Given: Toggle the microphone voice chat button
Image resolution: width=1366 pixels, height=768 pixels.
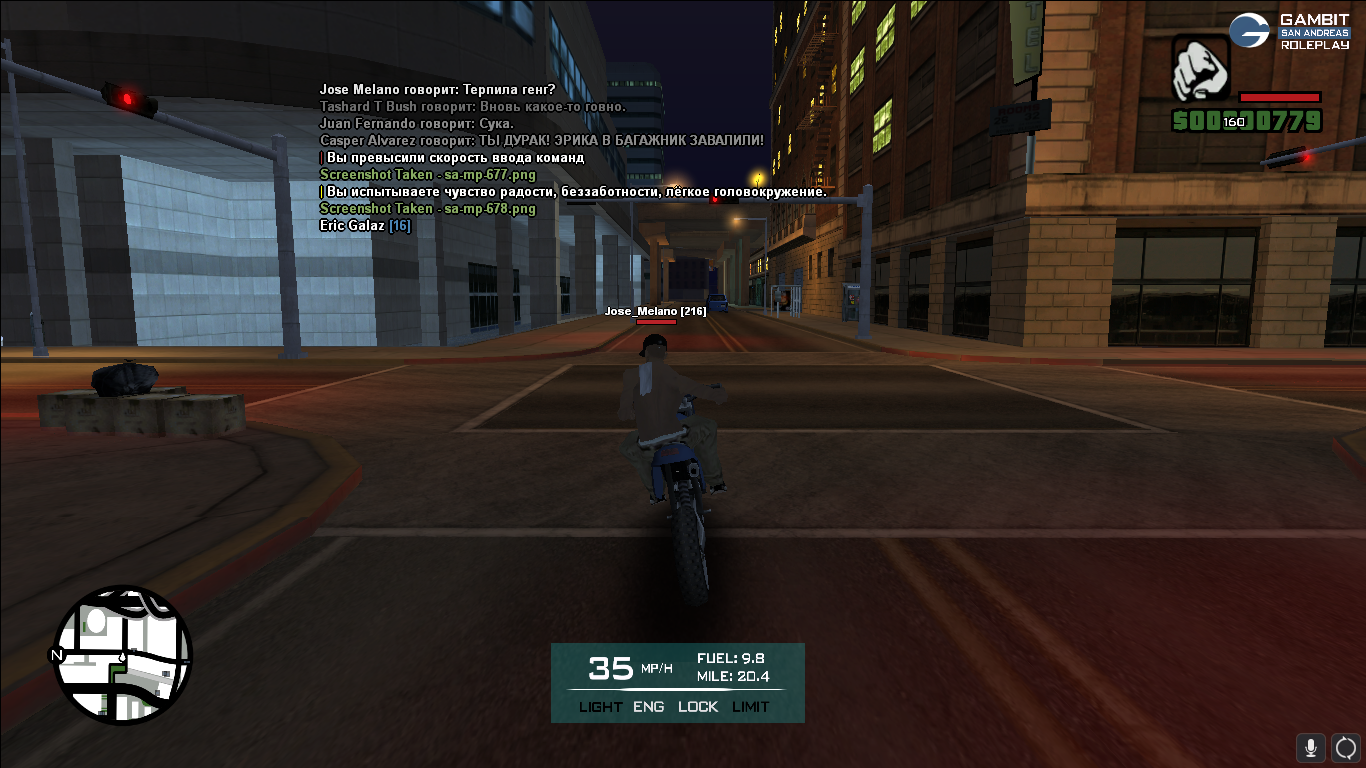Looking at the screenshot, I should pyautogui.click(x=1311, y=747).
